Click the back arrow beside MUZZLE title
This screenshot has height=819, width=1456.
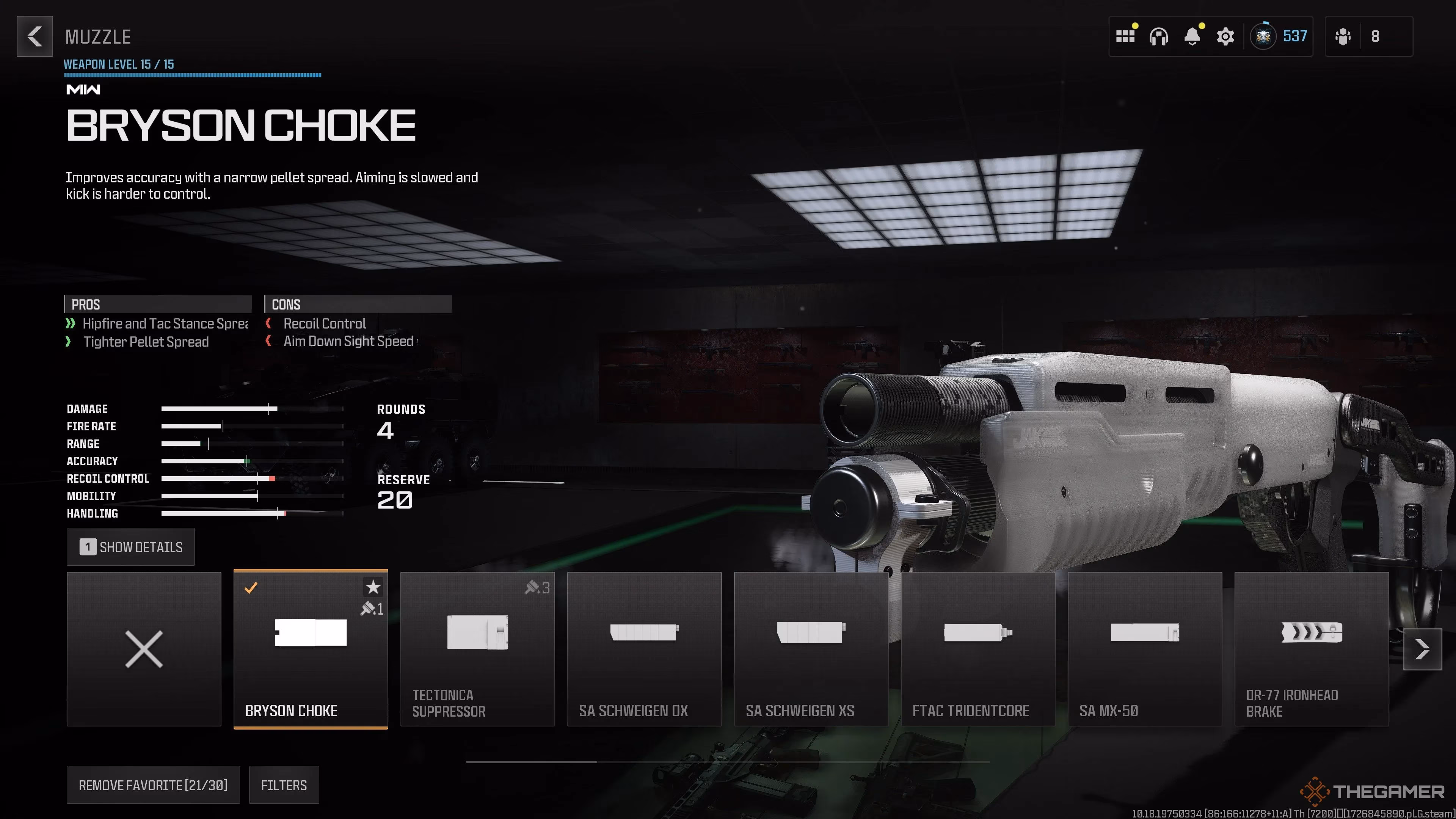click(x=35, y=37)
